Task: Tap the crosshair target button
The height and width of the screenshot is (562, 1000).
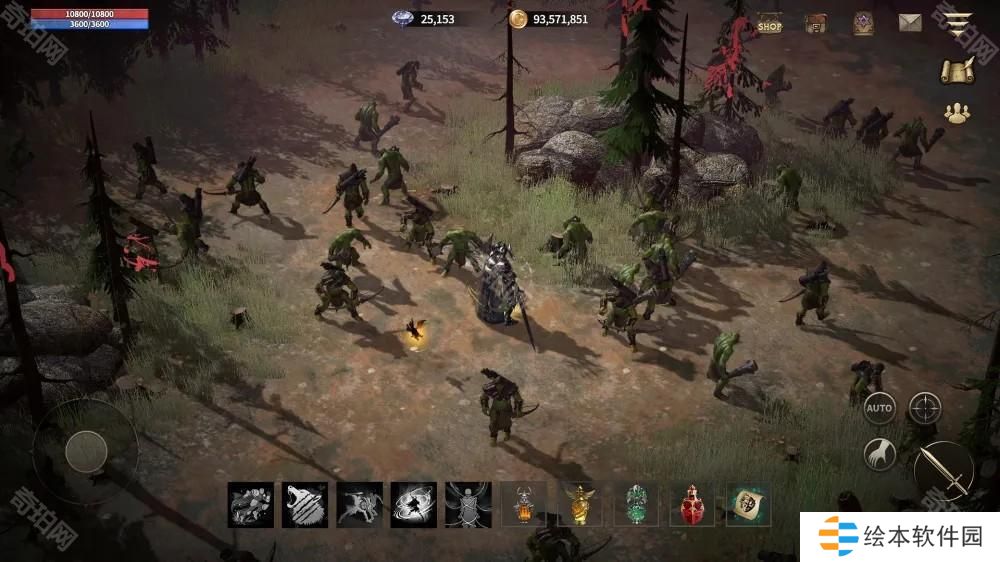Action: (925, 407)
